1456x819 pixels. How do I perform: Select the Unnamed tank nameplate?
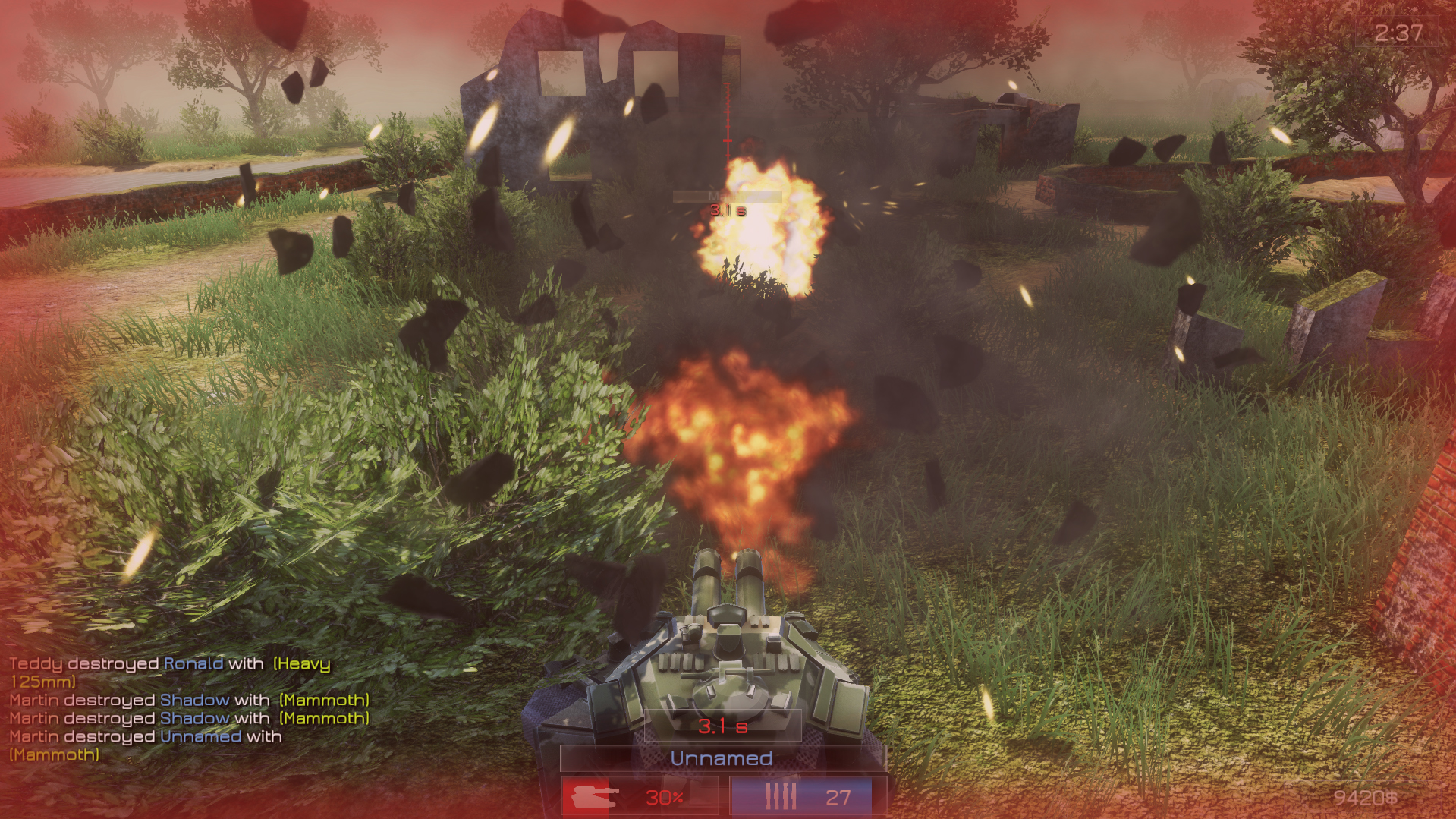click(722, 758)
